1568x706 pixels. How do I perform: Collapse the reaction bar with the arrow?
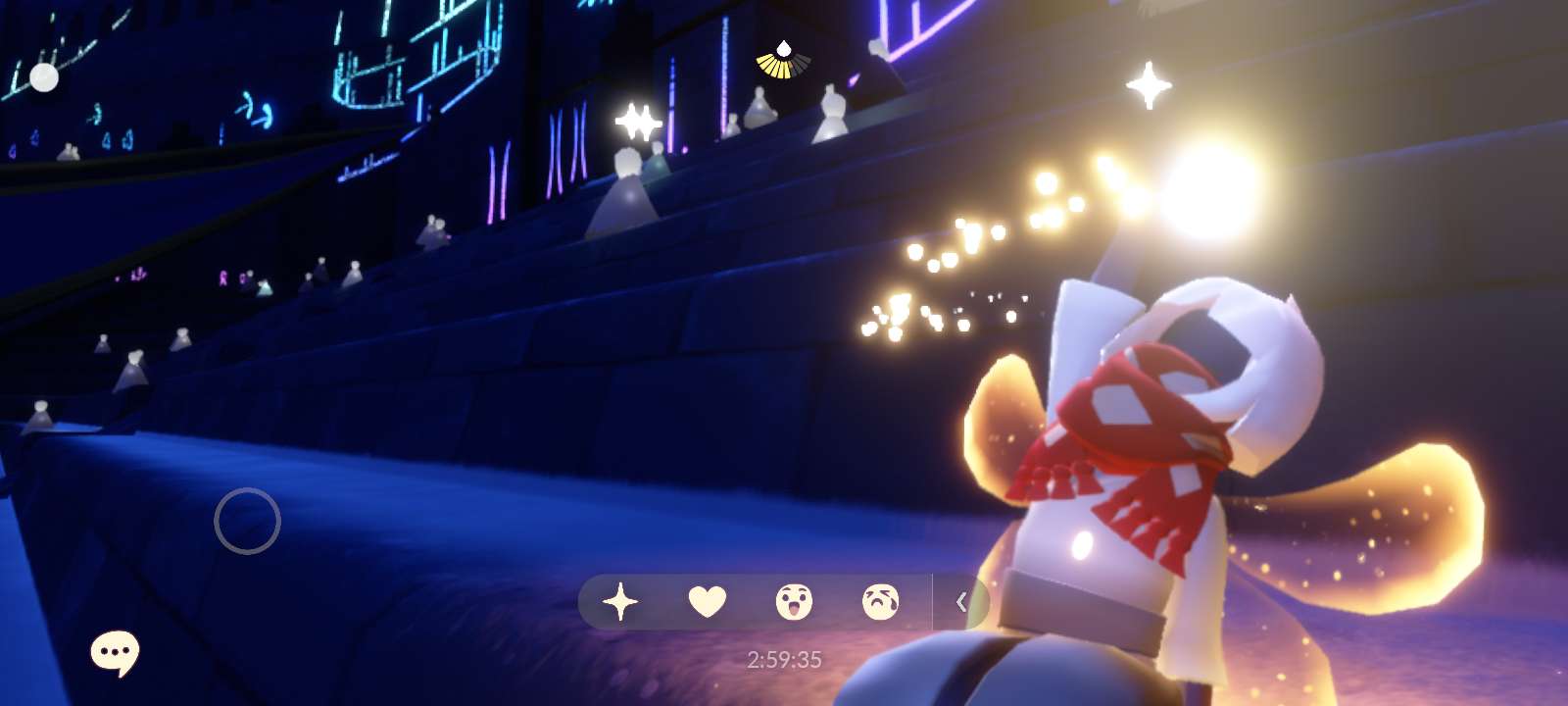961,601
